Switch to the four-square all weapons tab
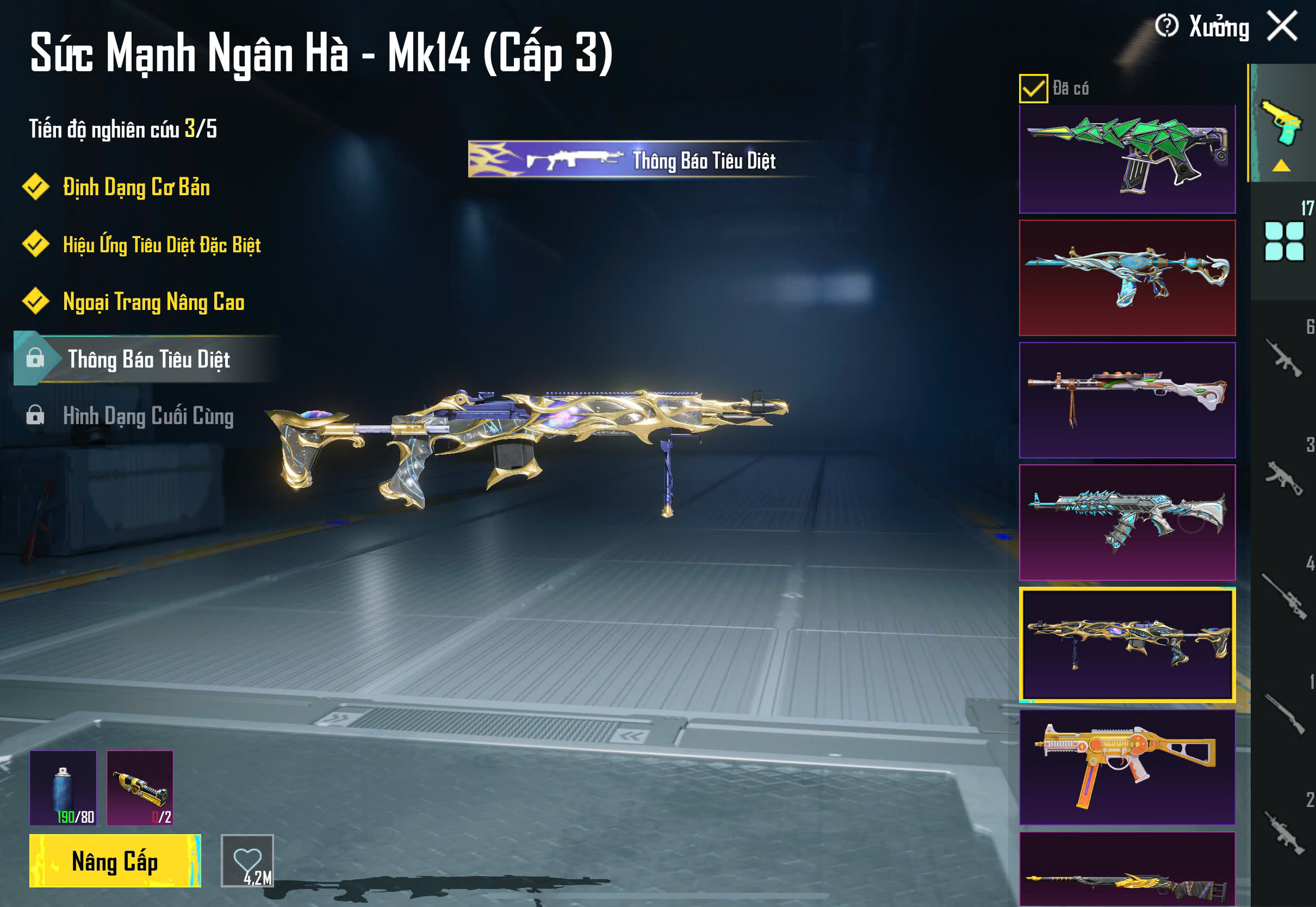Viewport: 1316px width, 907px height. point(1283,241)
